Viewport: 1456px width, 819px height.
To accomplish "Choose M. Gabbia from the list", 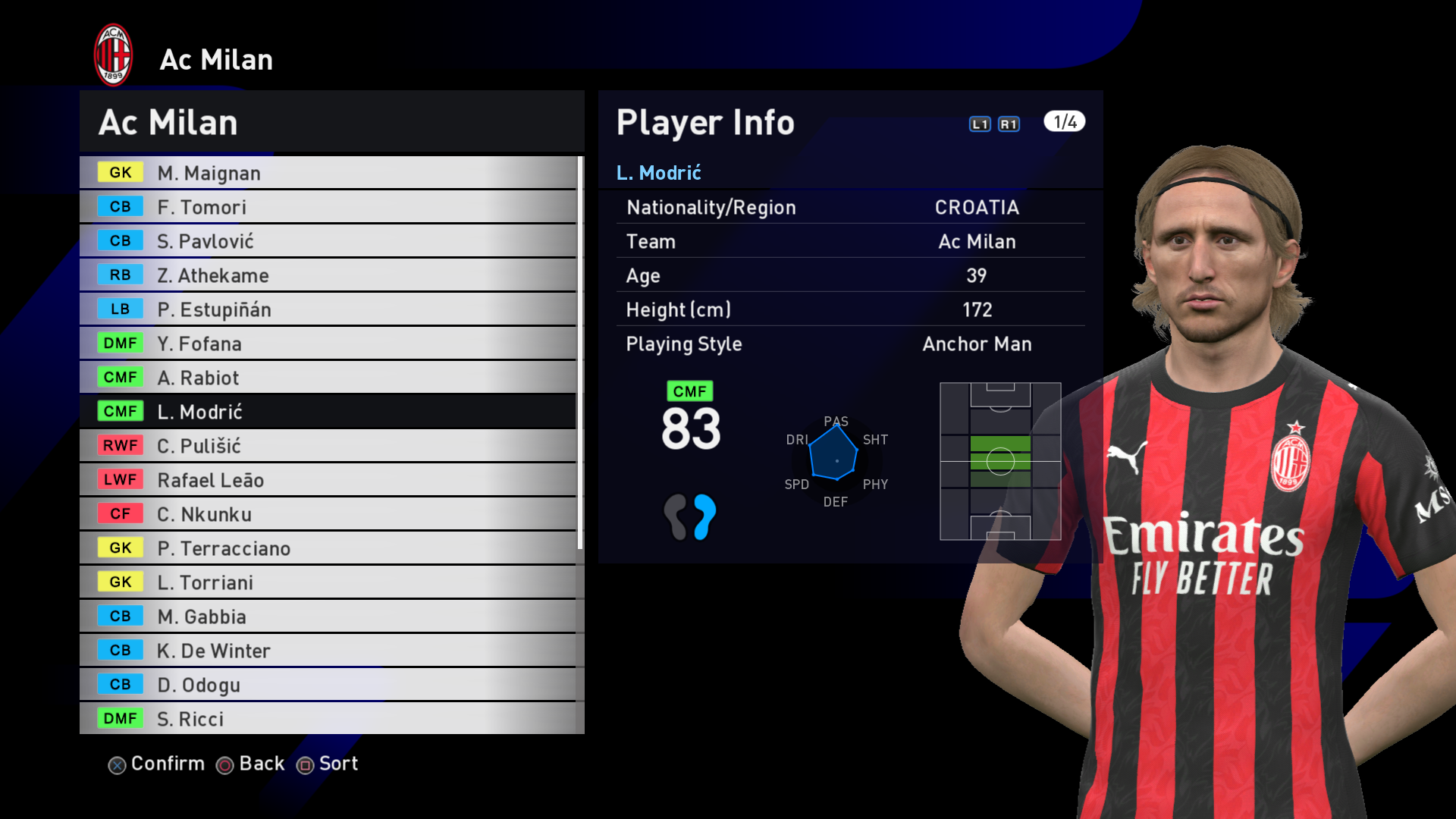I will tap(328, 617).
